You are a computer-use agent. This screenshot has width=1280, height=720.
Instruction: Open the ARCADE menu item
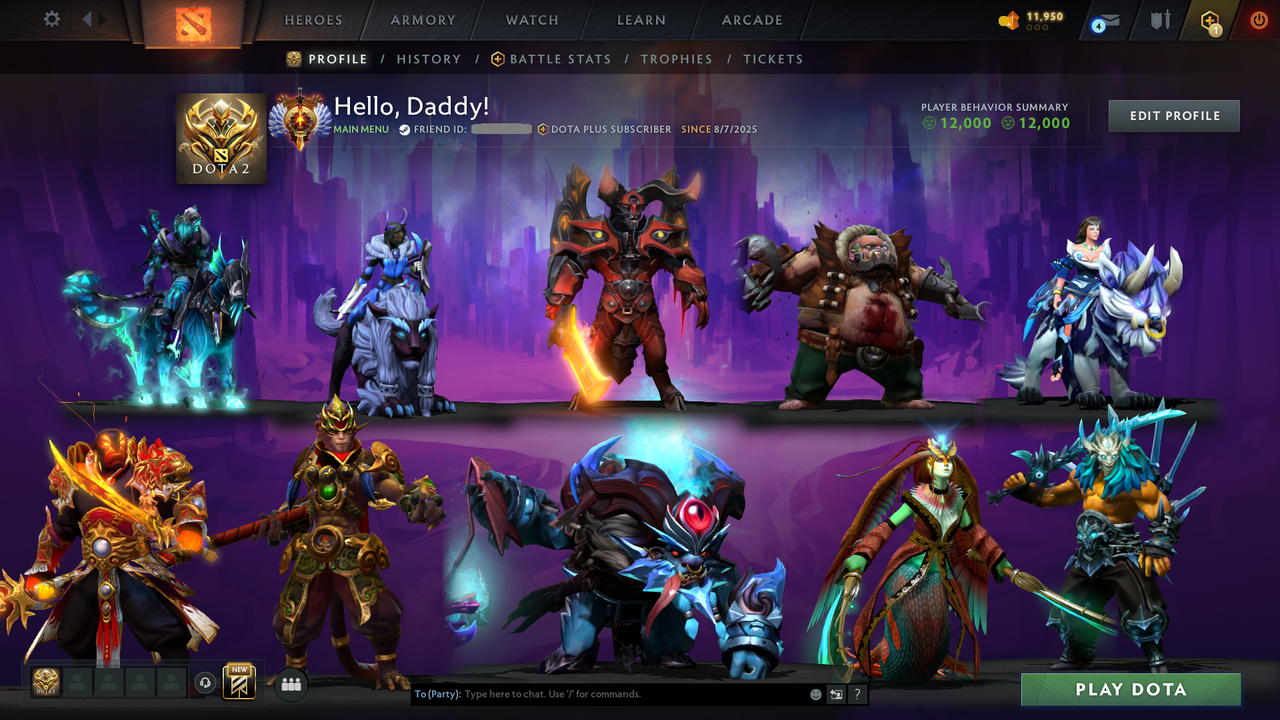(751, 20)
